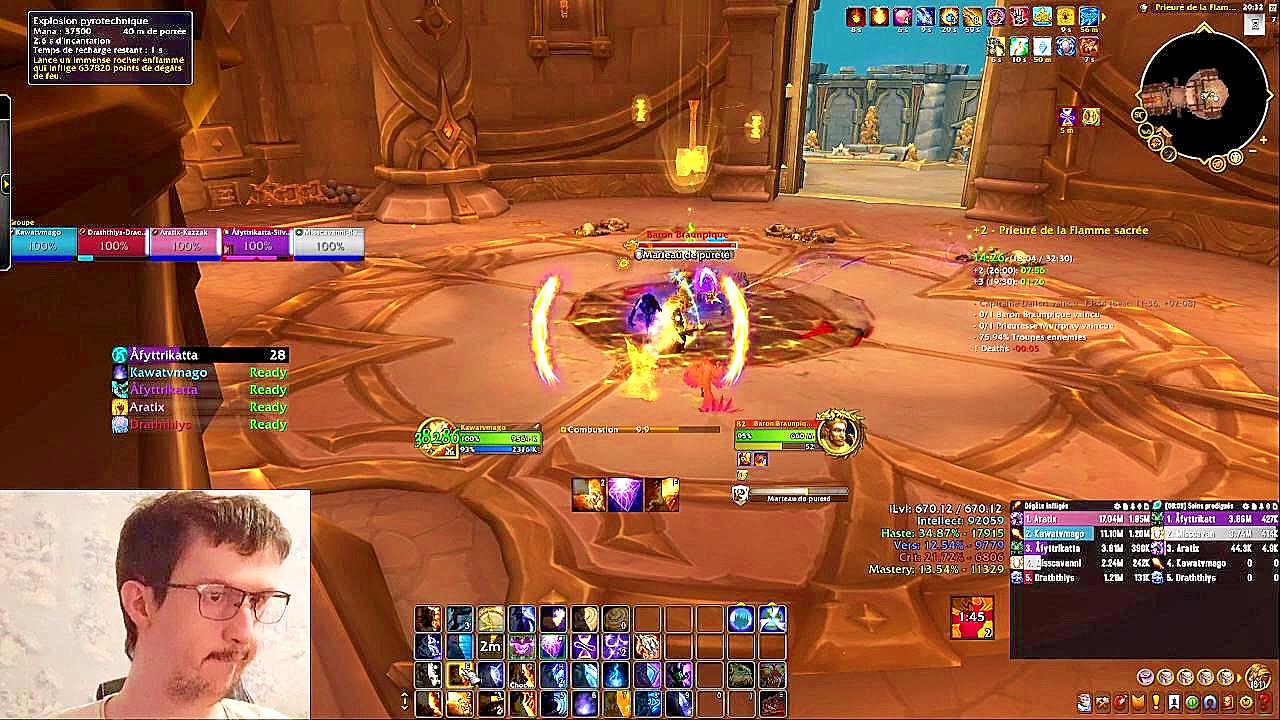Open the quest log exclamation mark icon
Image resolution: width=1280 pixels, height=720 pixels.
[1156, 703]
